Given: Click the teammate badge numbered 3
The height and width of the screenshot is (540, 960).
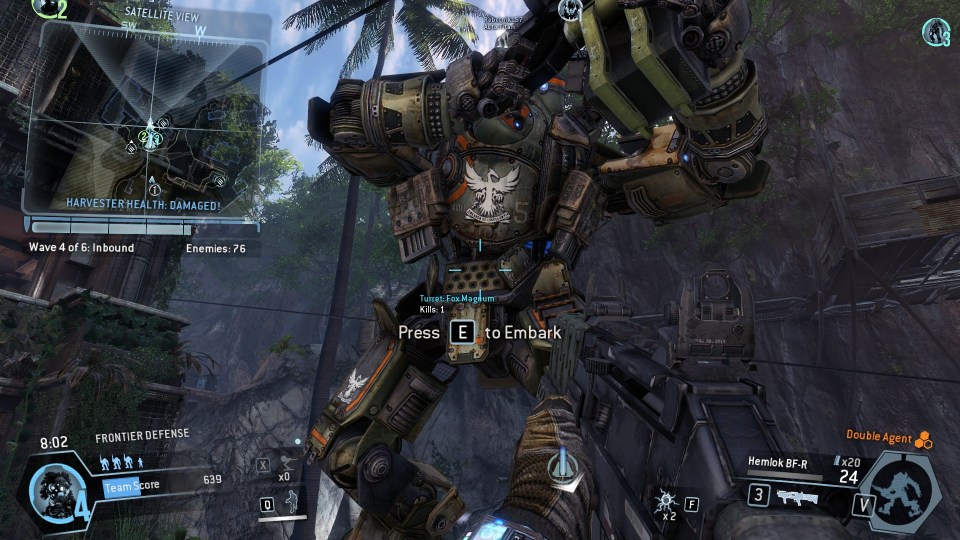Looking at the screenshot, I should (x=936, y=32).
